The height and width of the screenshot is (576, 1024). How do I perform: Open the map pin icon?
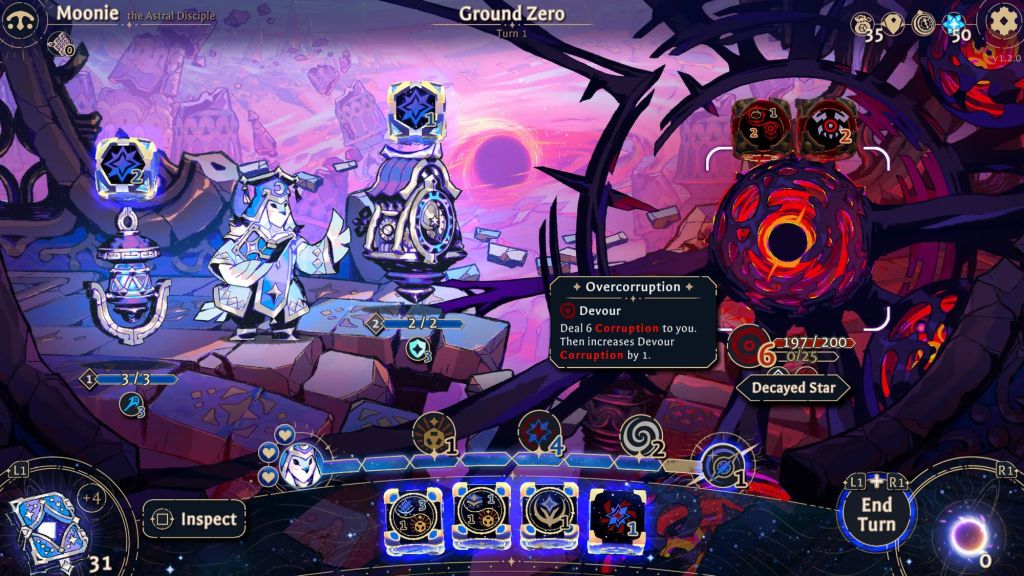coord(893,24)
